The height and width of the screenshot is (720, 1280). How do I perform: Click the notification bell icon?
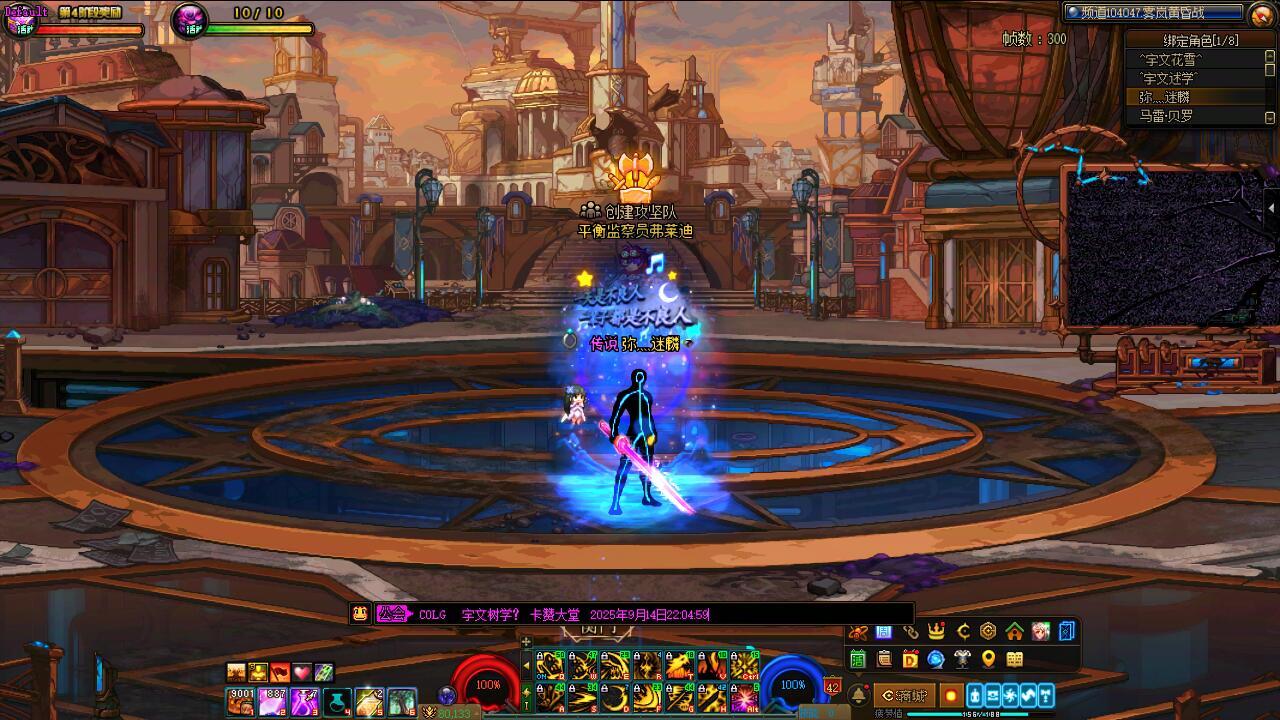pyautogui.click(x=858, y=695)
